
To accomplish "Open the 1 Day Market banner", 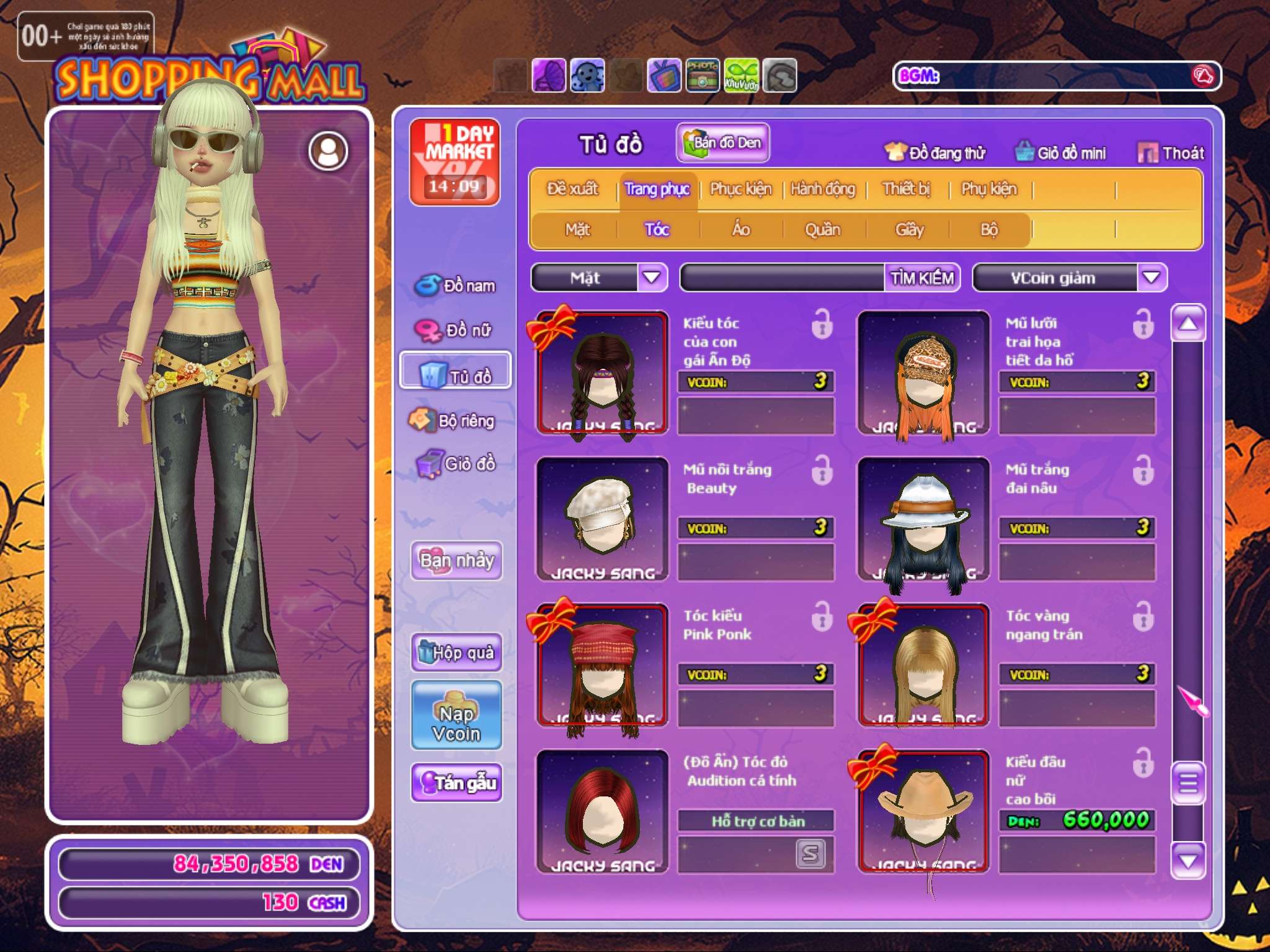I will 455,161.
